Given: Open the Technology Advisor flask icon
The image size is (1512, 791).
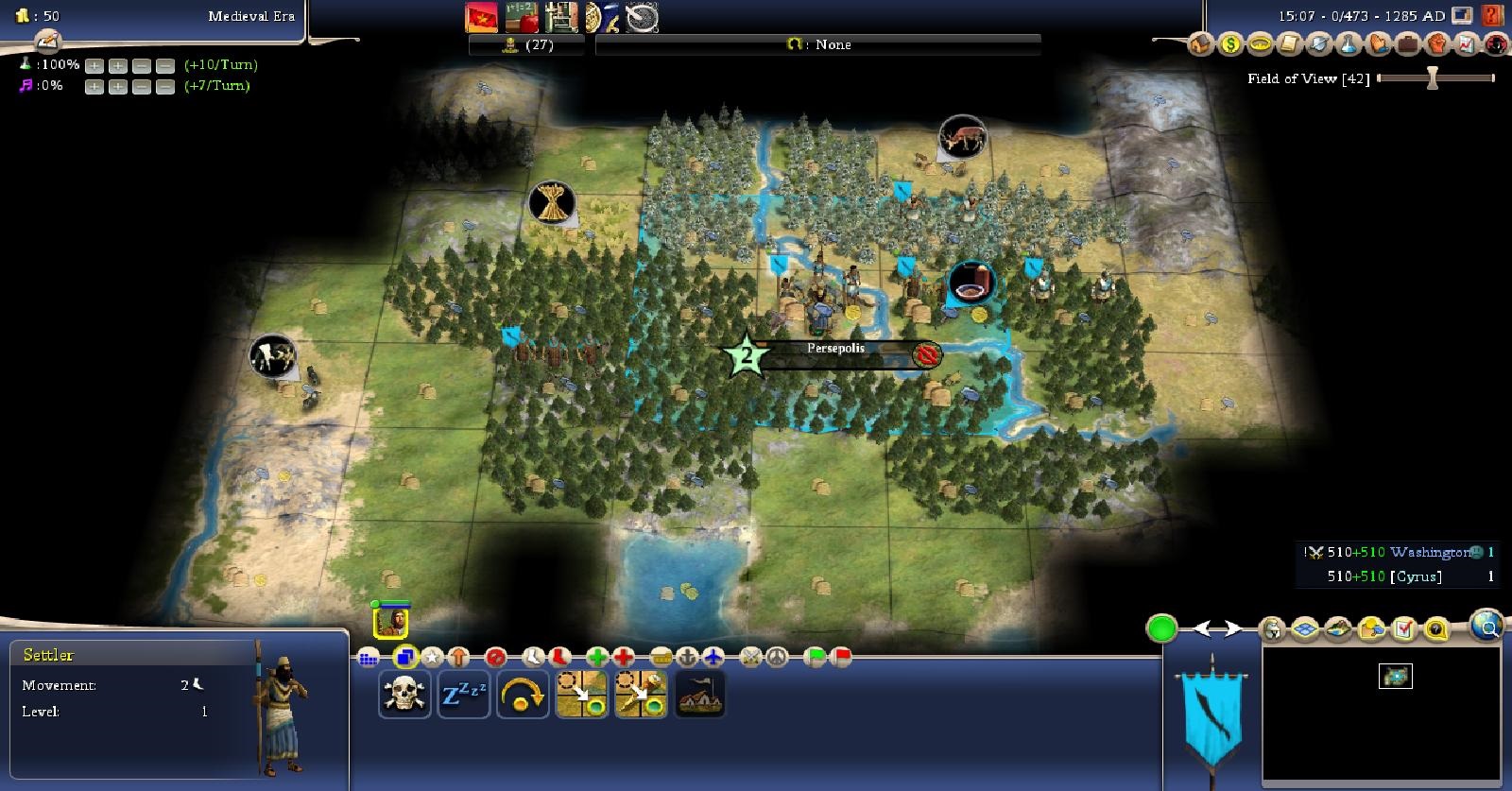Looking at the screenshot, I should (x=1349, y=43).
